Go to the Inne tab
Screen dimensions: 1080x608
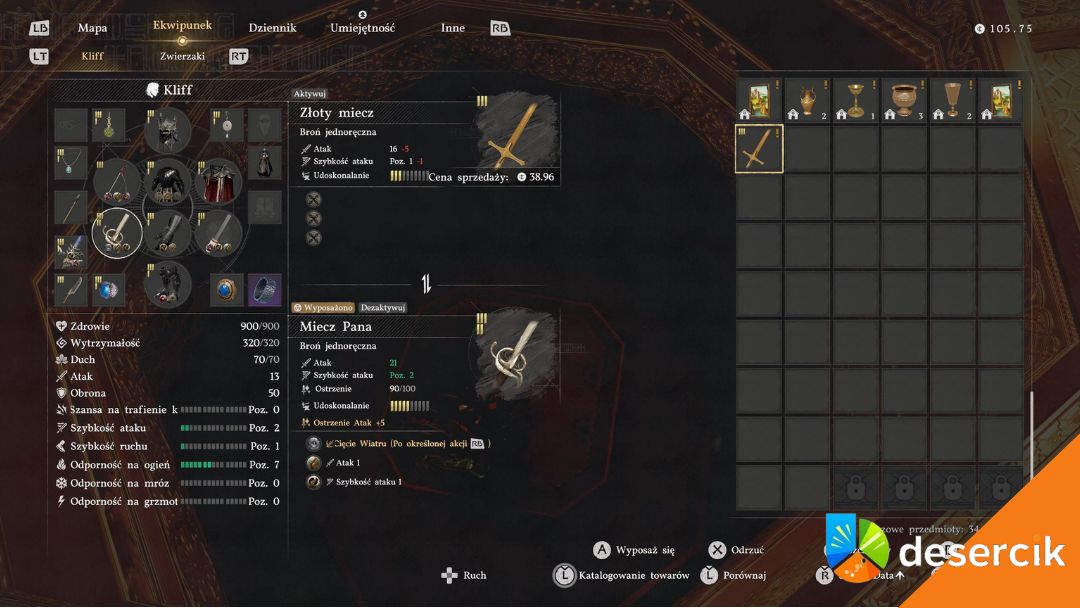coord(453,28)
